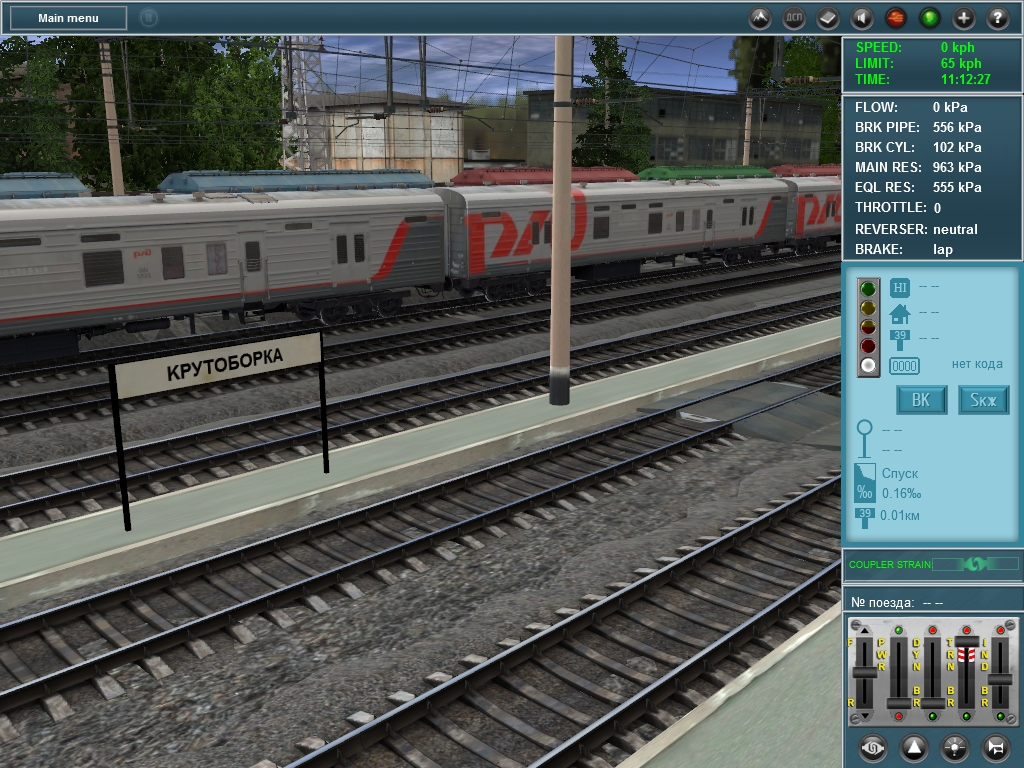The width and height of the screenshot is (1024, 768).
Task: Click the plus icon button
Action: point(964,18)
